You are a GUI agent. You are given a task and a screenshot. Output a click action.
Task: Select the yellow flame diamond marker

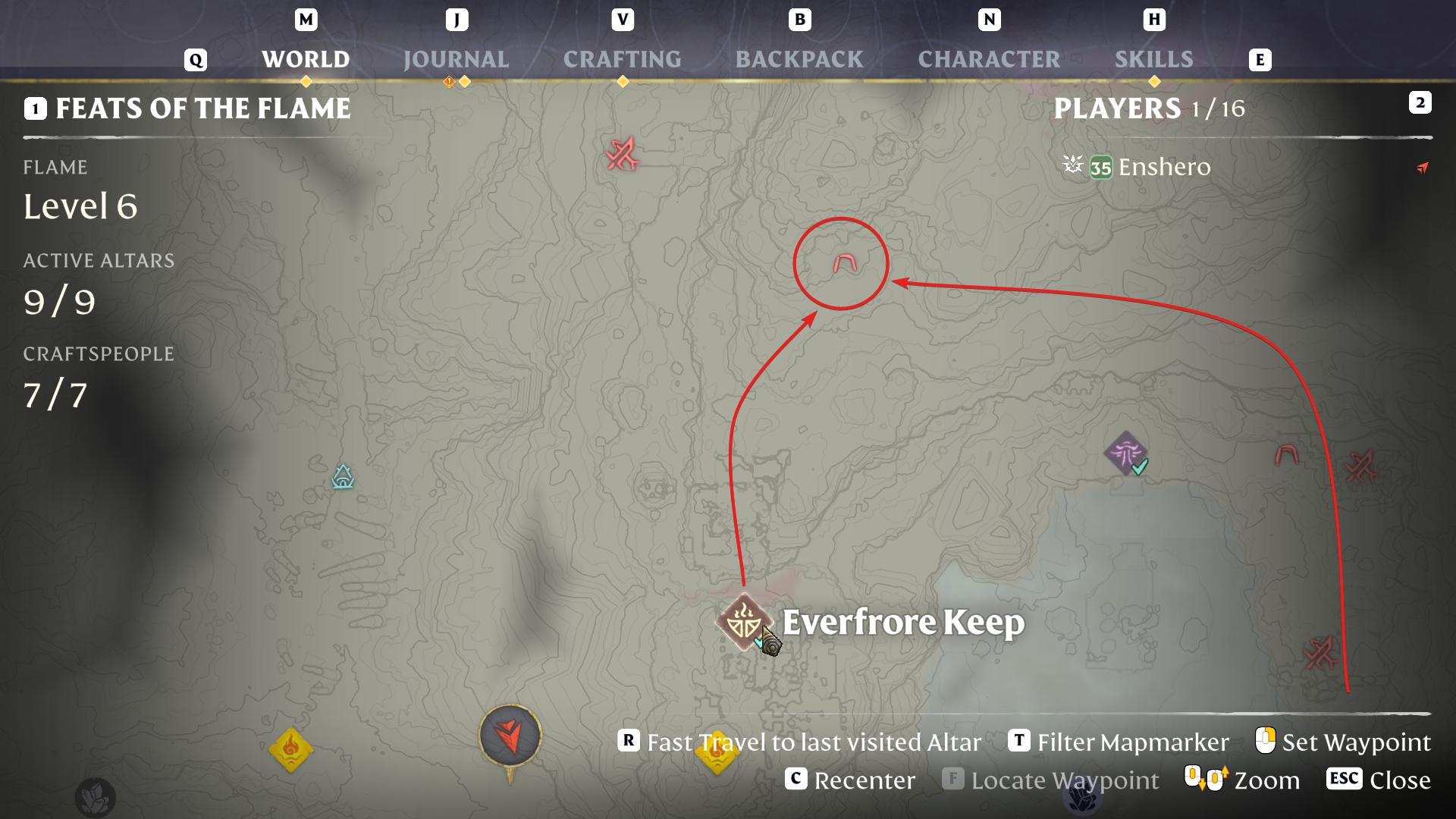tap(291, 749)
